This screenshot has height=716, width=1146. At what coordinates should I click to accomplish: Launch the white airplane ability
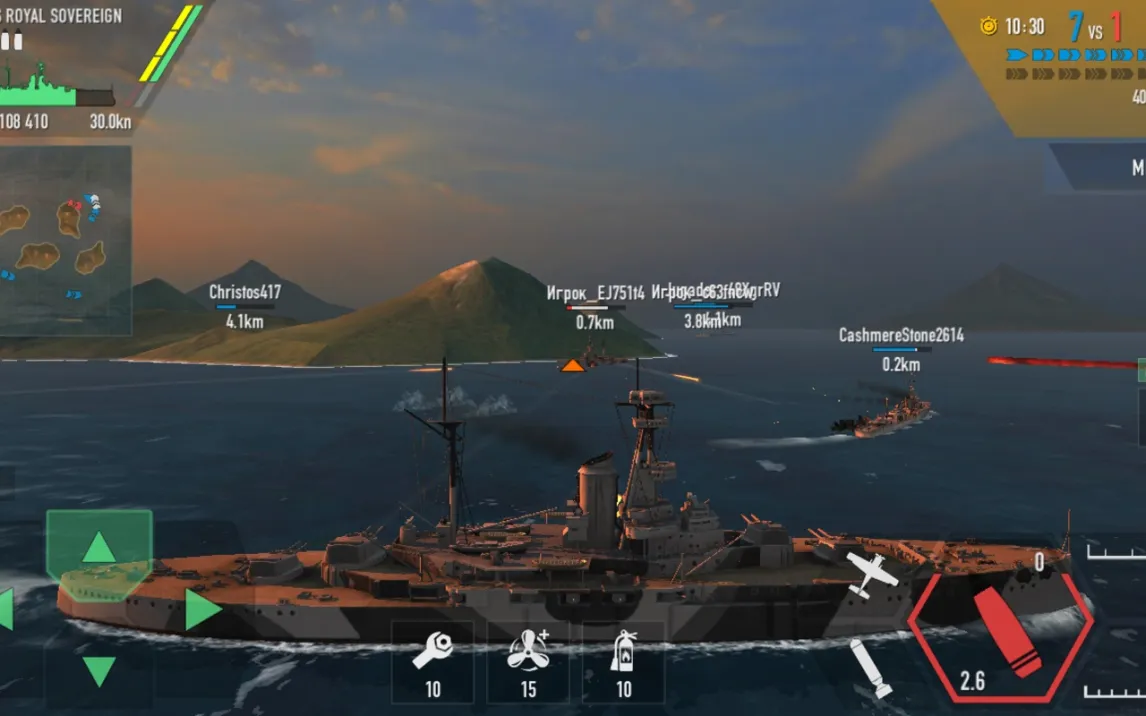click(870, 575)
